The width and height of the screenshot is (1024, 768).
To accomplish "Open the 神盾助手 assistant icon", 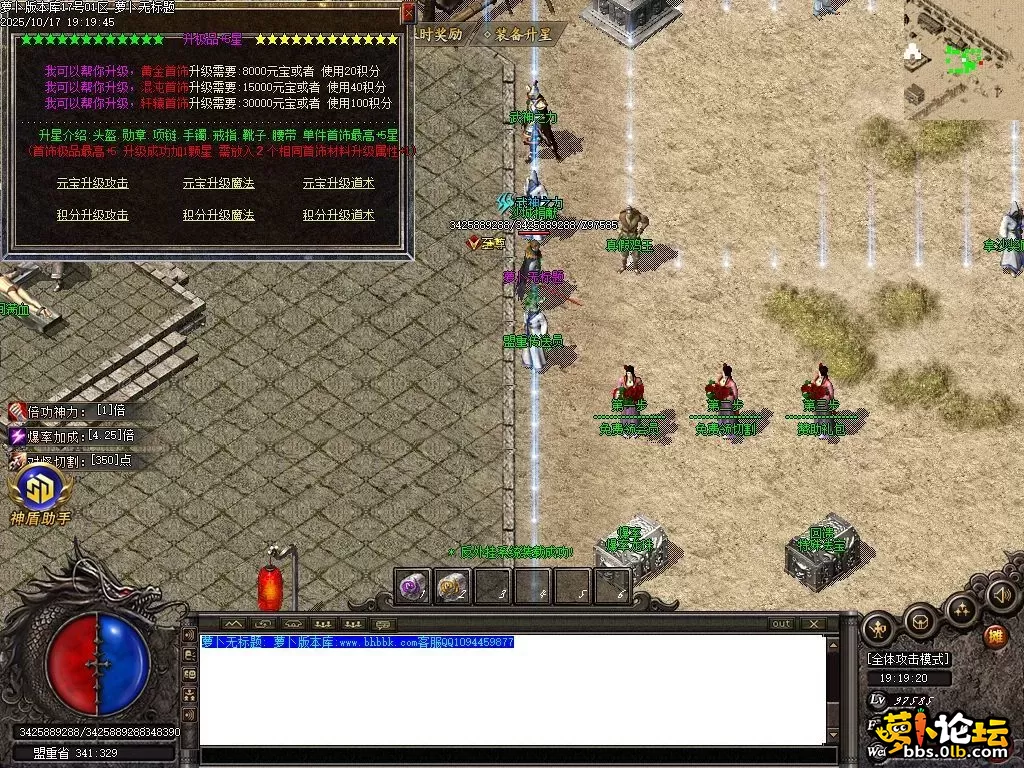I will [40, 490].
